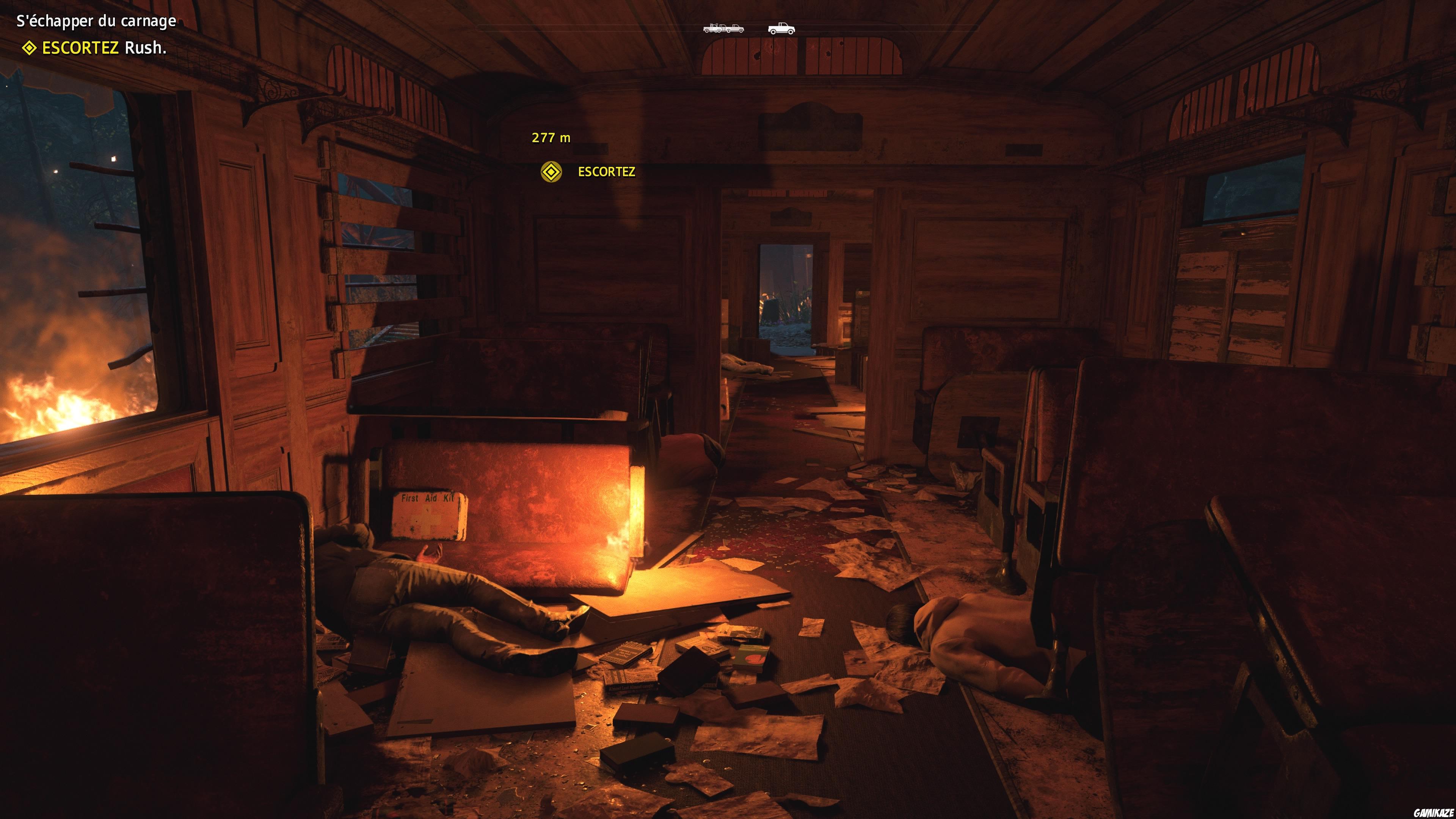This screenshot has height=819, width=1456.
Task: Select the single pickup truck compass icon
Action: point(781,28)
